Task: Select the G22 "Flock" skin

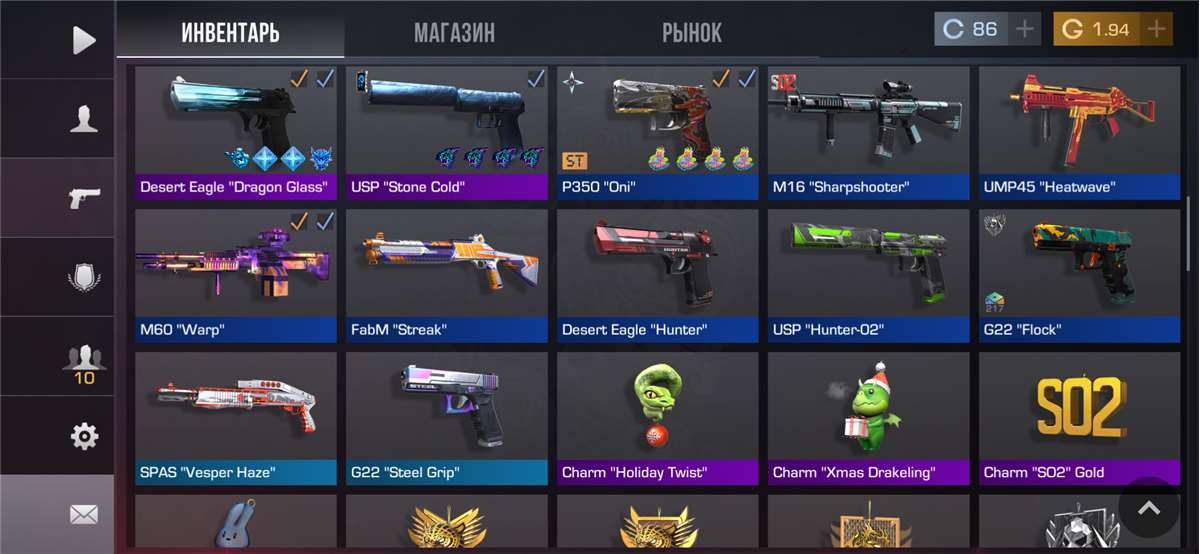Action: (x=1074, y=272)
